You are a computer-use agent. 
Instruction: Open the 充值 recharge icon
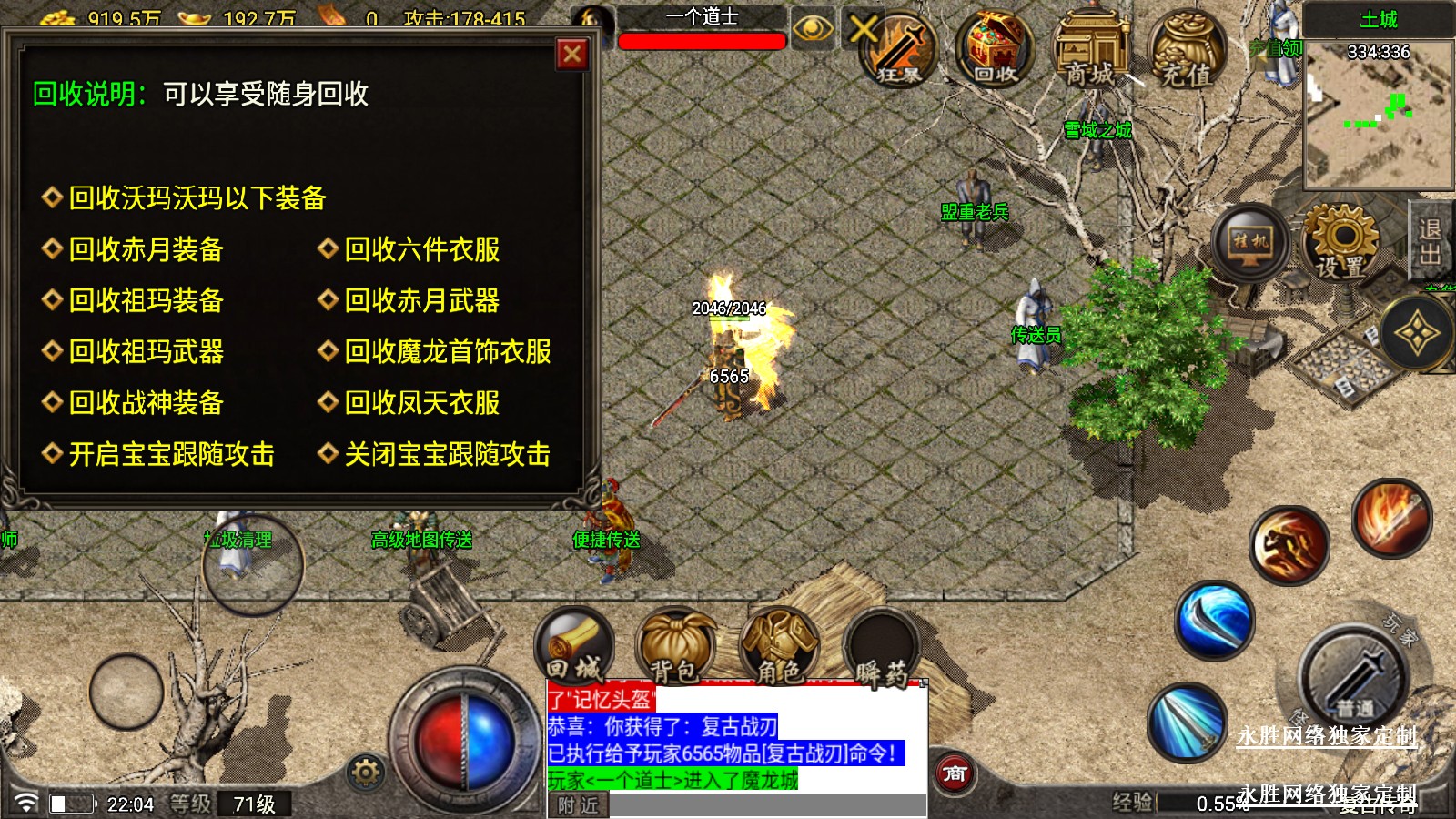[x=1187, y=51]
